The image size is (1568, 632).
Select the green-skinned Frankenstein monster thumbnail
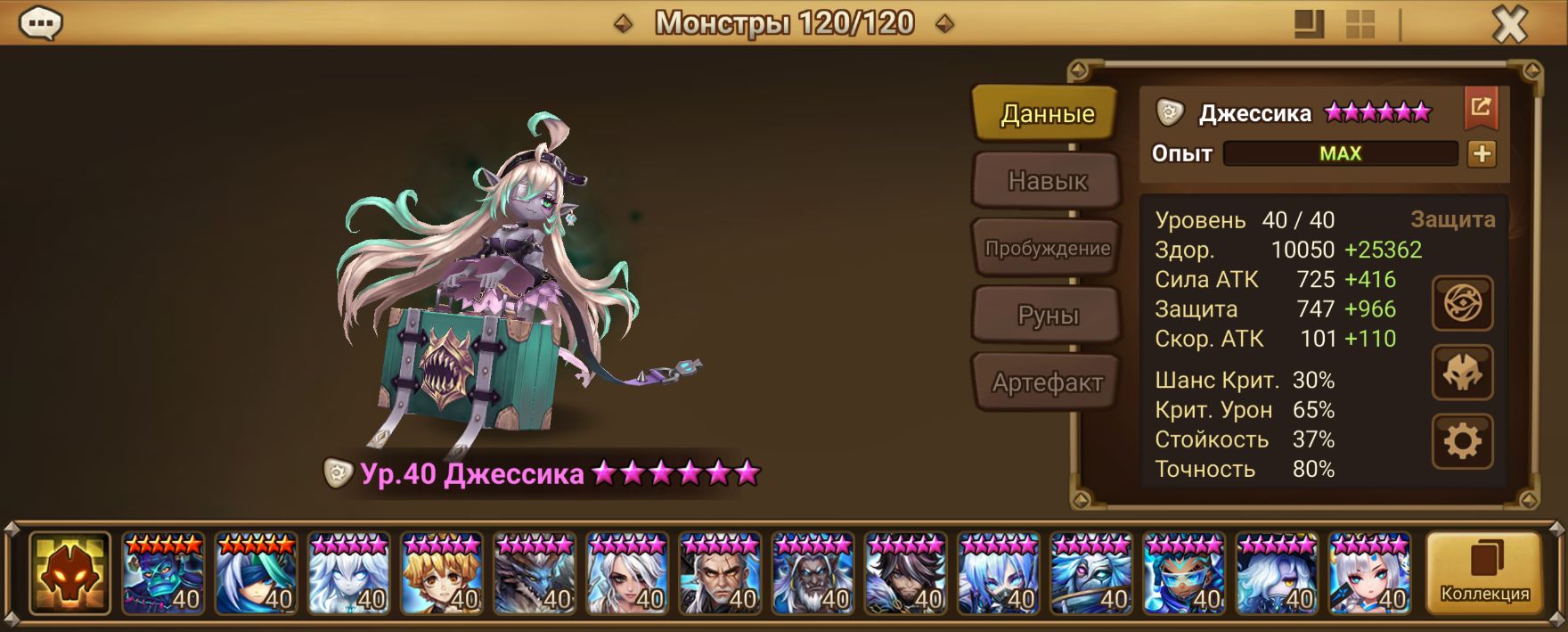(163, 573)
